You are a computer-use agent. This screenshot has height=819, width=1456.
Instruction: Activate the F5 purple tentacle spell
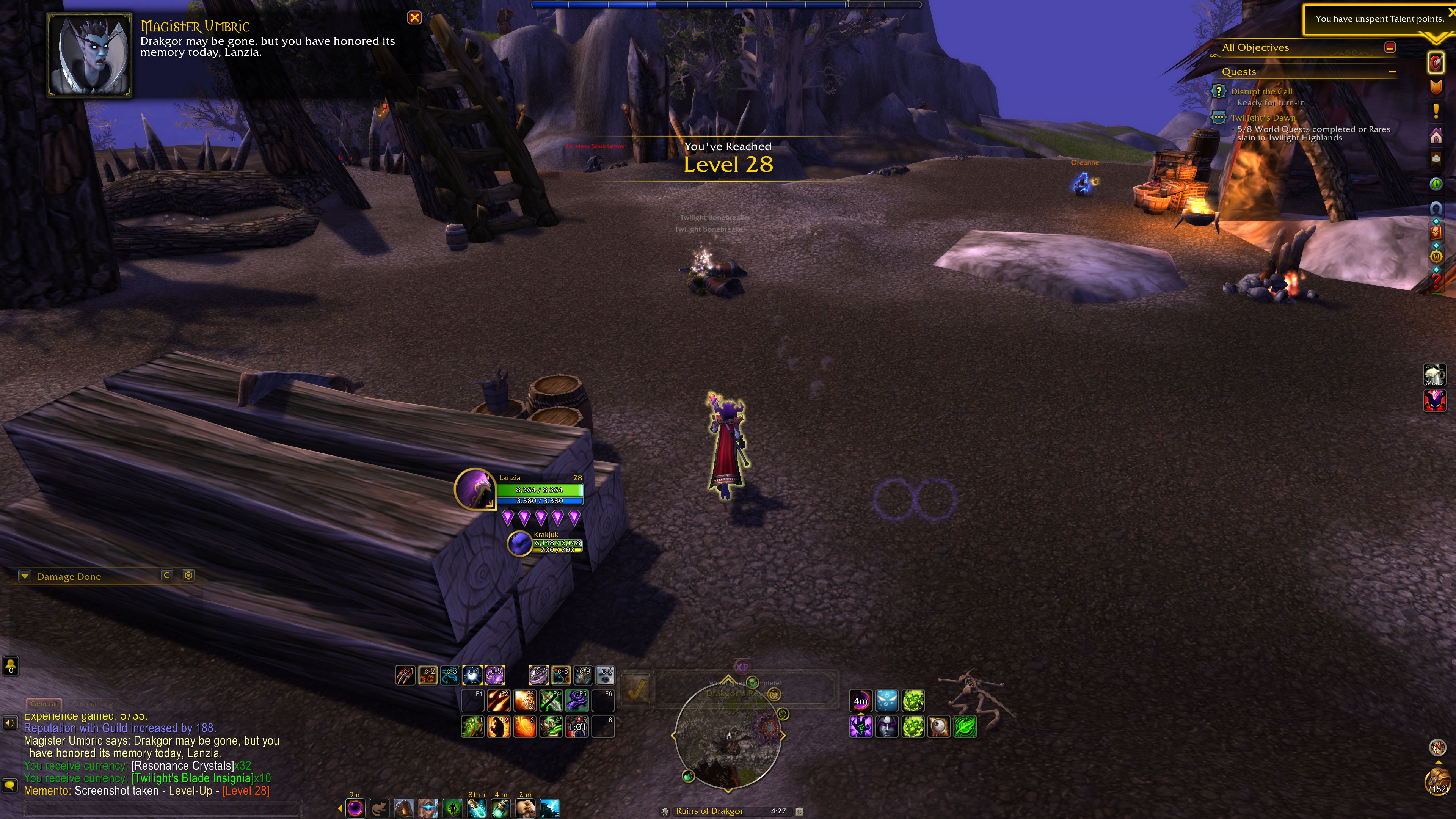tap(576, 700)
